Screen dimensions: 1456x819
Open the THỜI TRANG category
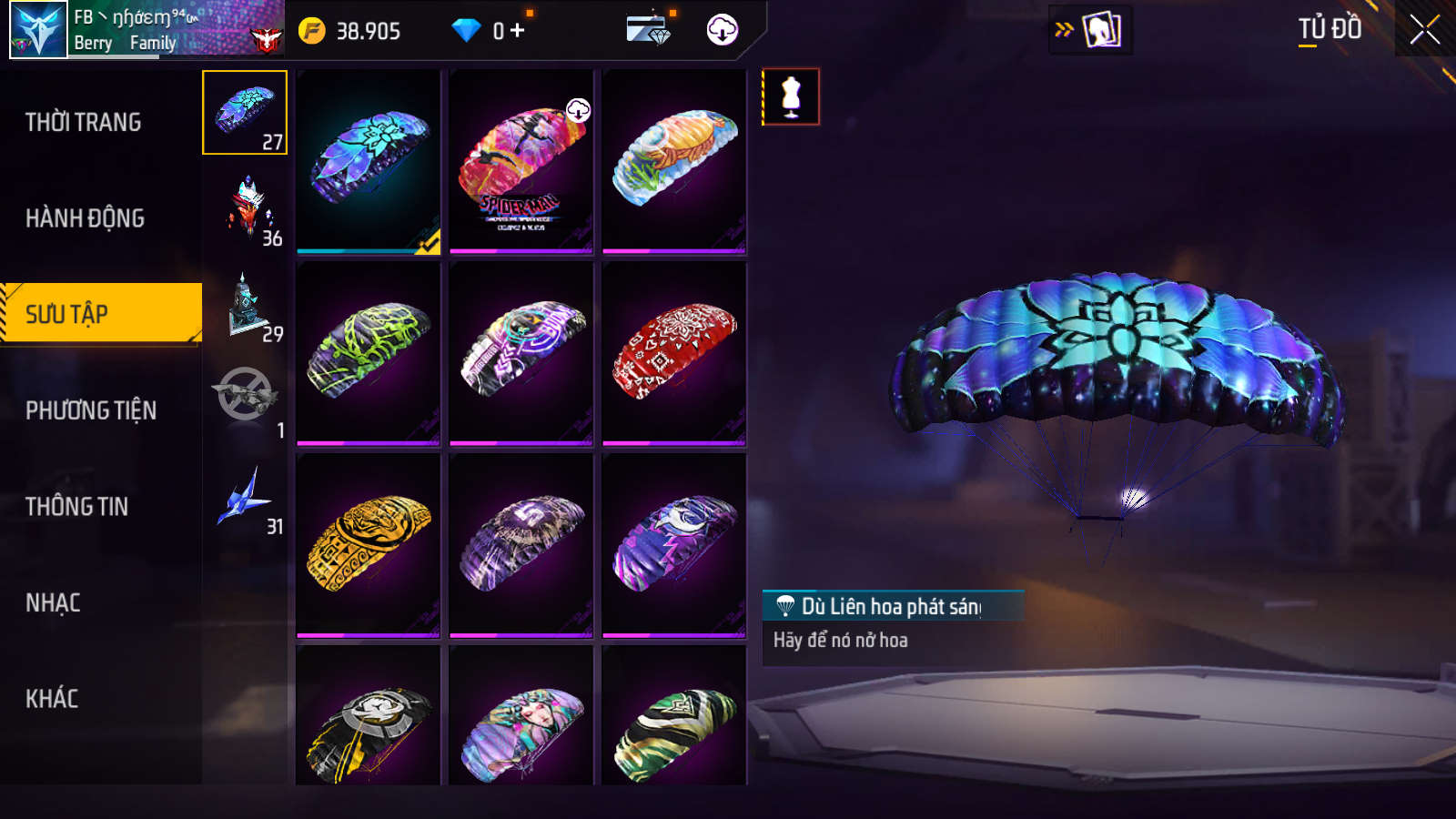click(84, 122)
